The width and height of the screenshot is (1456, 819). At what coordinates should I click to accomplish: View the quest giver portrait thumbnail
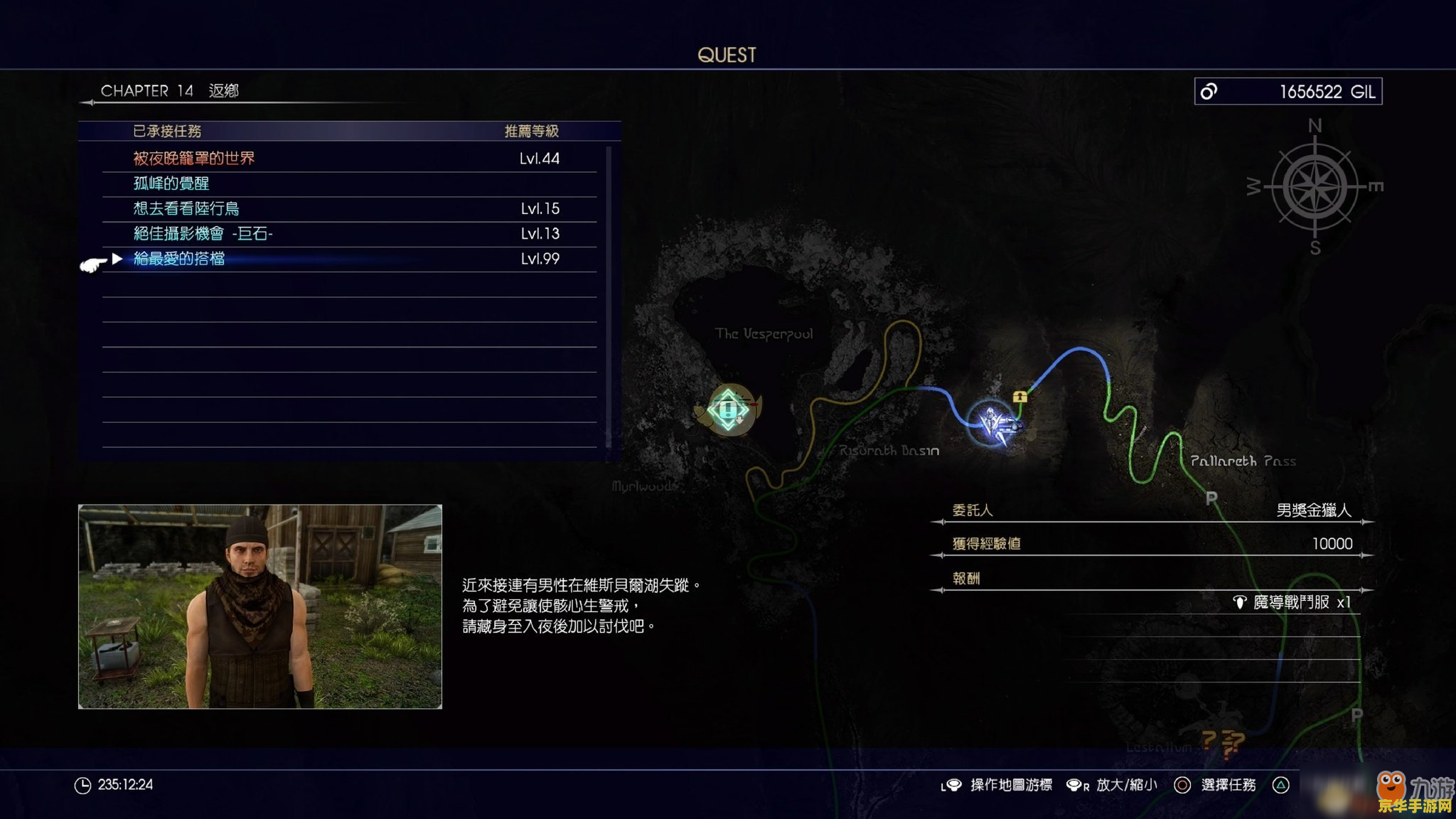click(x=260, y=606)
